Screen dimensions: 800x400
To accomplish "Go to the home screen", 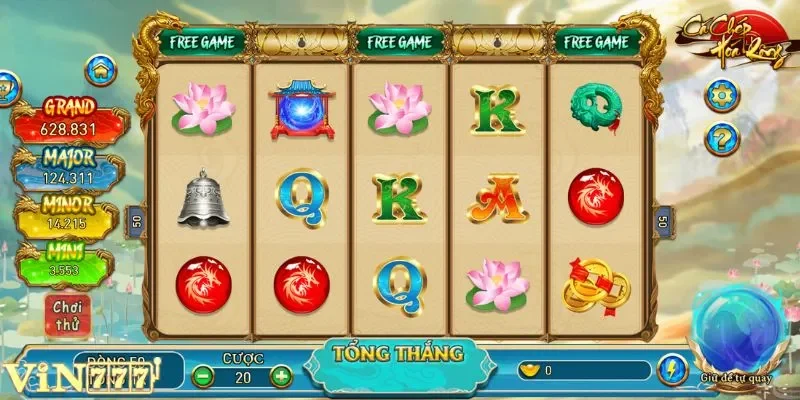I will coord(101,70).
